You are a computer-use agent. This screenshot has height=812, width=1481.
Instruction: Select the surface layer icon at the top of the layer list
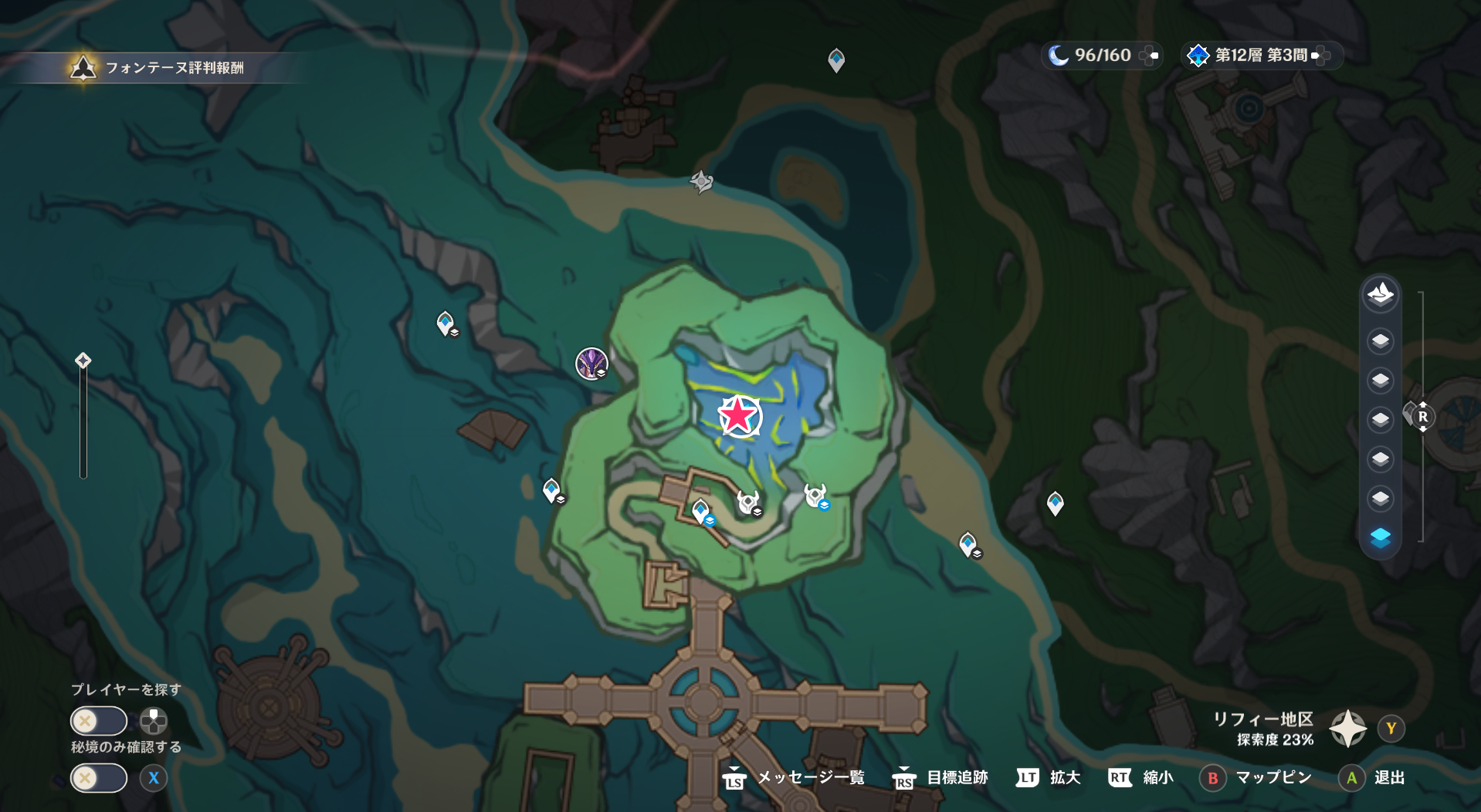click(x=1380, y=293)
